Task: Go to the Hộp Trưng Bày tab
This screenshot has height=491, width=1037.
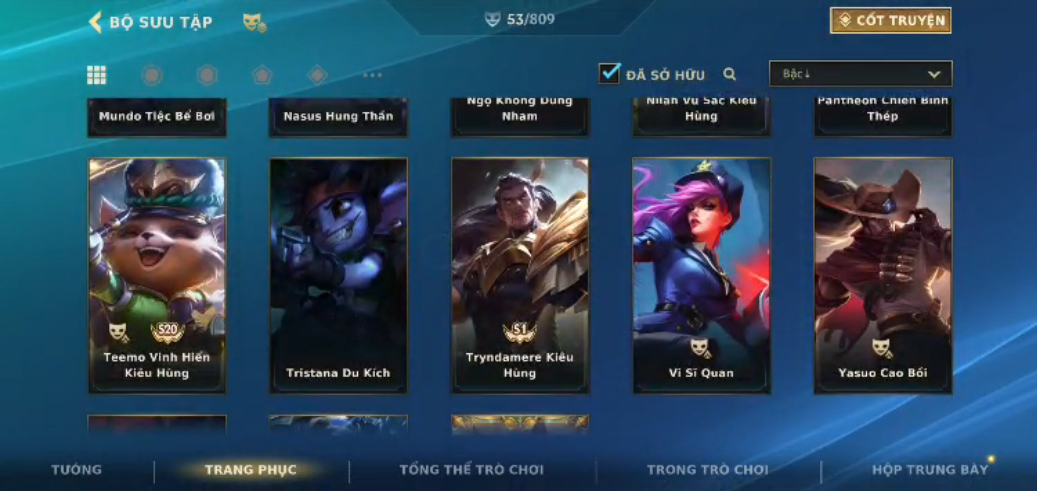Action: 929,470
